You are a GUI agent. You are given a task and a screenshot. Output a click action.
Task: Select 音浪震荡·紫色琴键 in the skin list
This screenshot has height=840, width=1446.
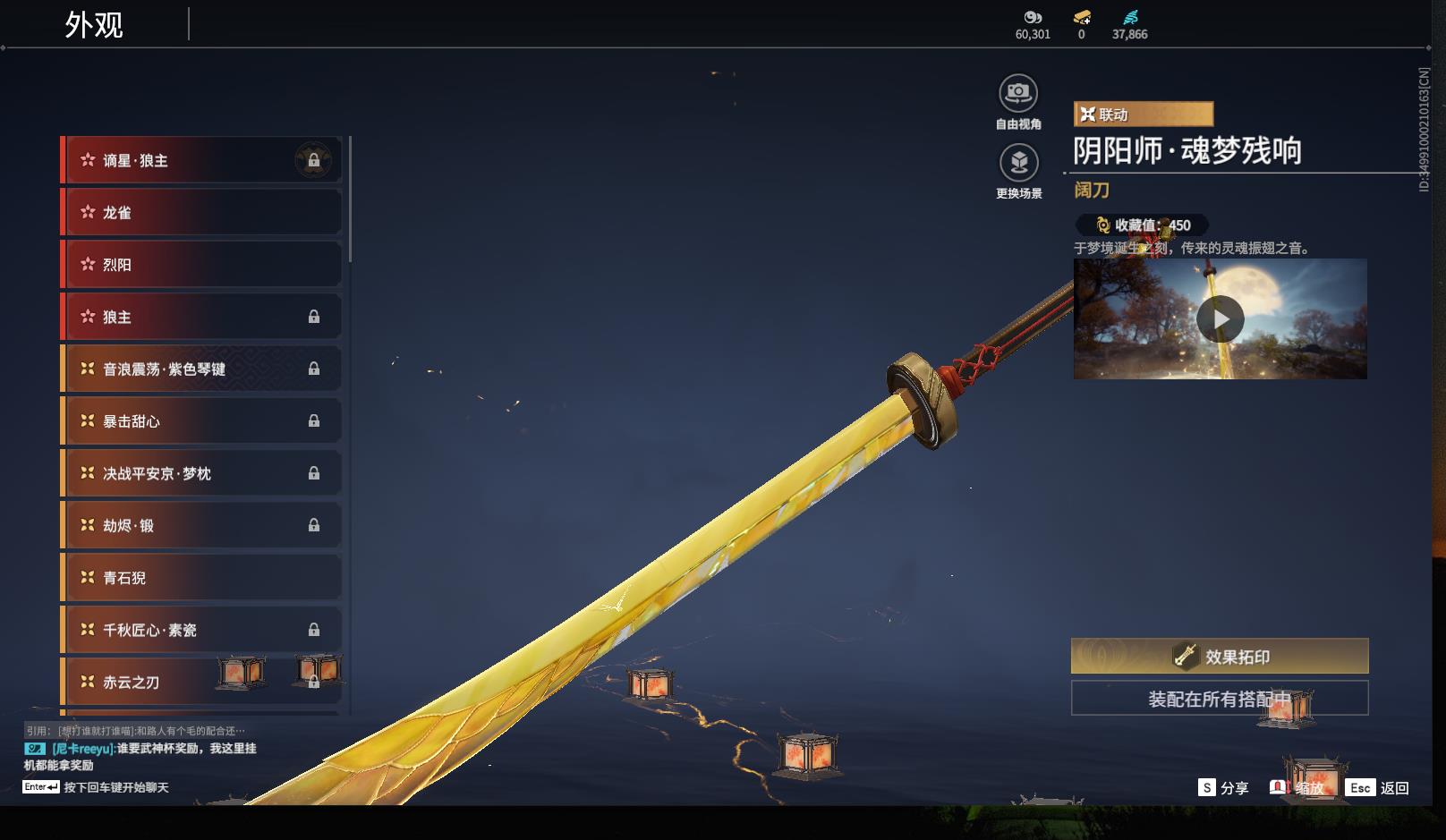[x=201, y=369]
